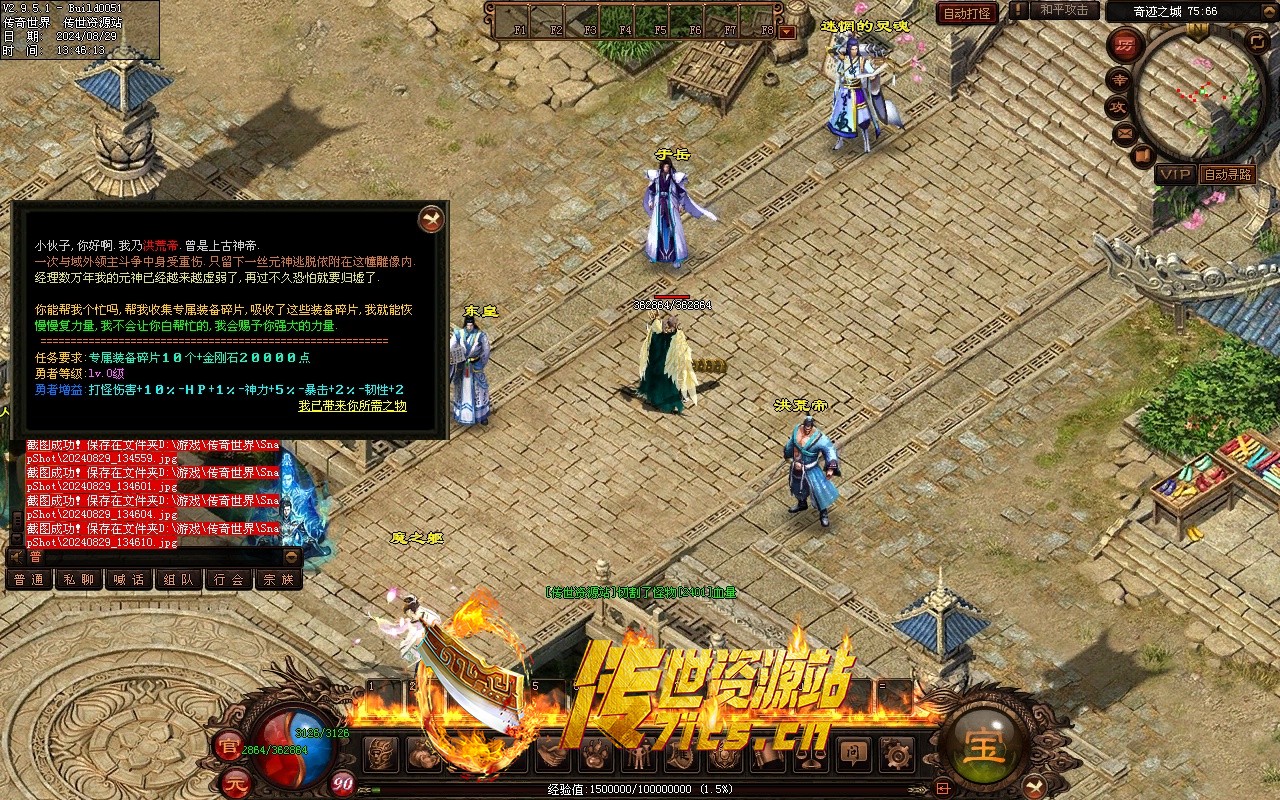Screen dimensions: 1280x800
Task: Activate 自动寻路 auto-pathfinding
Action: pyautogui.click(x=1228, y=174)
